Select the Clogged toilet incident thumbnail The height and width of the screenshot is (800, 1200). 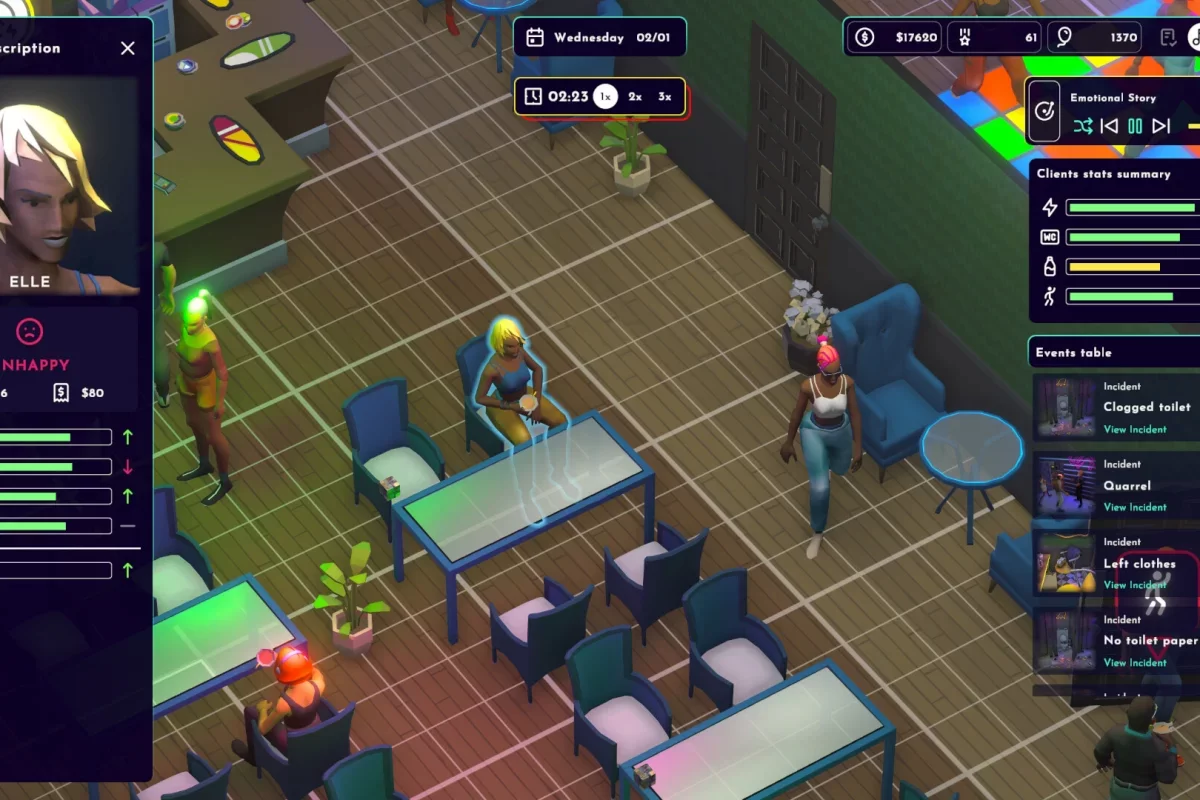(x=1063, y=407)
